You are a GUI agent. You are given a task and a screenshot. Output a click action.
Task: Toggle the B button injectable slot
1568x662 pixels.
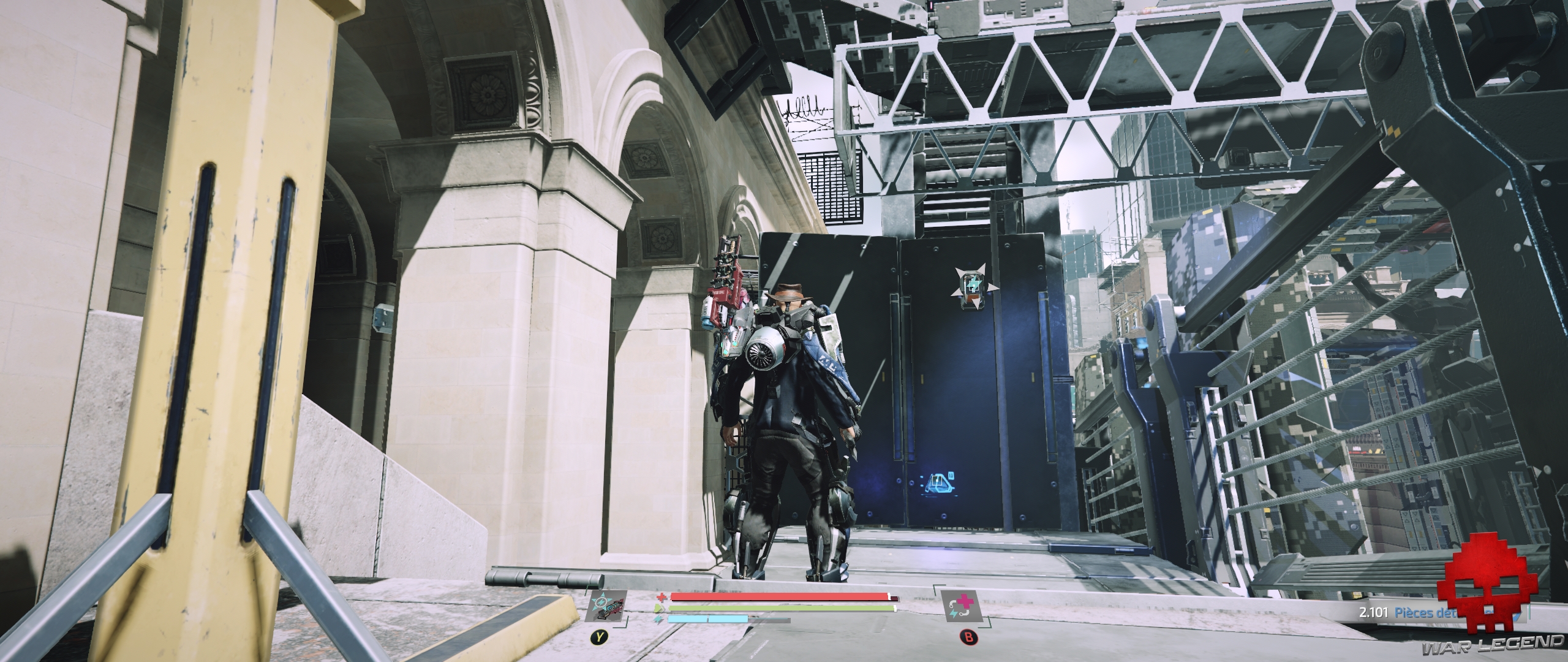pos(969,636)
